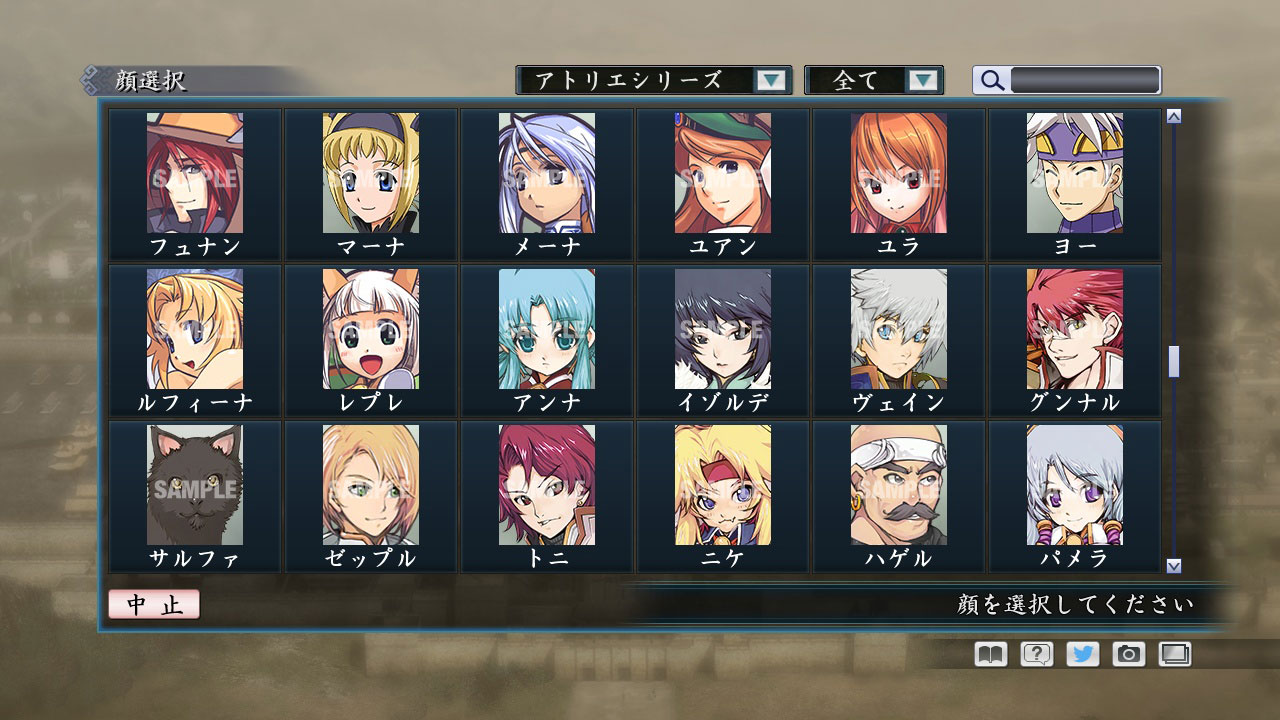Pick the black cat サルファ portrait
The height and width of the screenshot is (720, 1280).
(194, 490)
